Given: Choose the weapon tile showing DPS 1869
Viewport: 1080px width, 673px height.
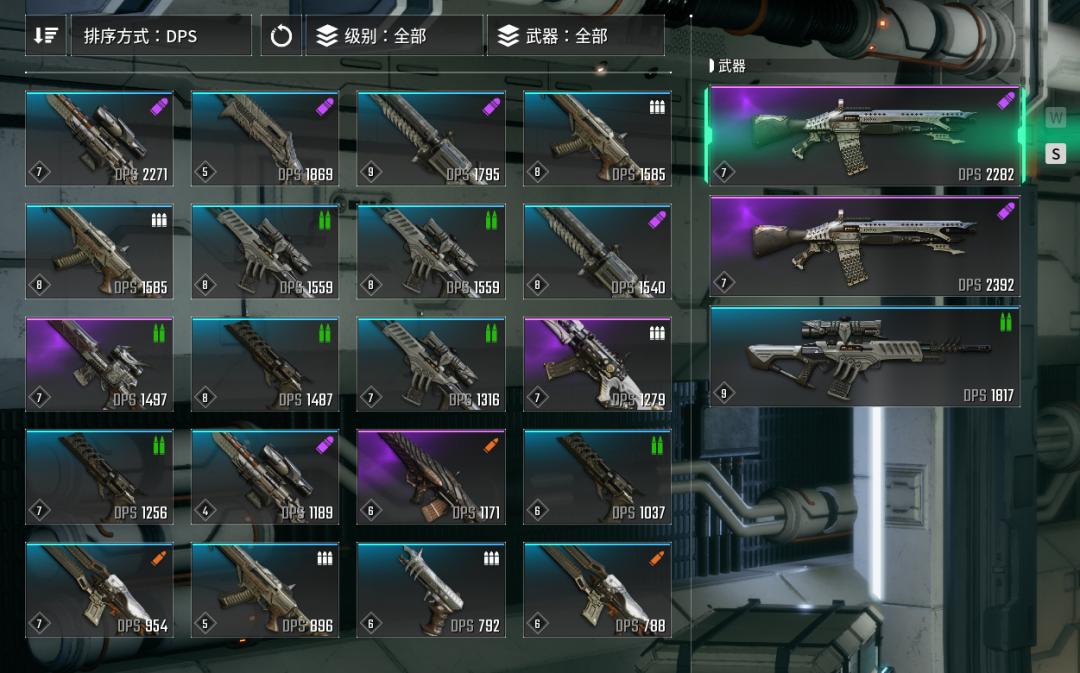Looking at the screenshot, I should coord(265,139).
